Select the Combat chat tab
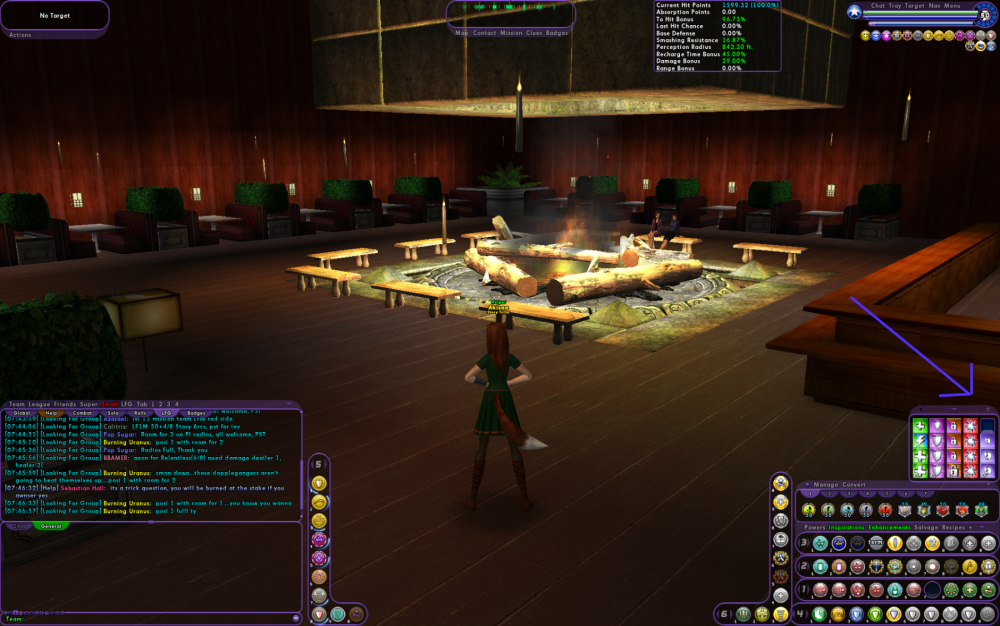This screenshot has height=626, width=1000. click(83, 412)
